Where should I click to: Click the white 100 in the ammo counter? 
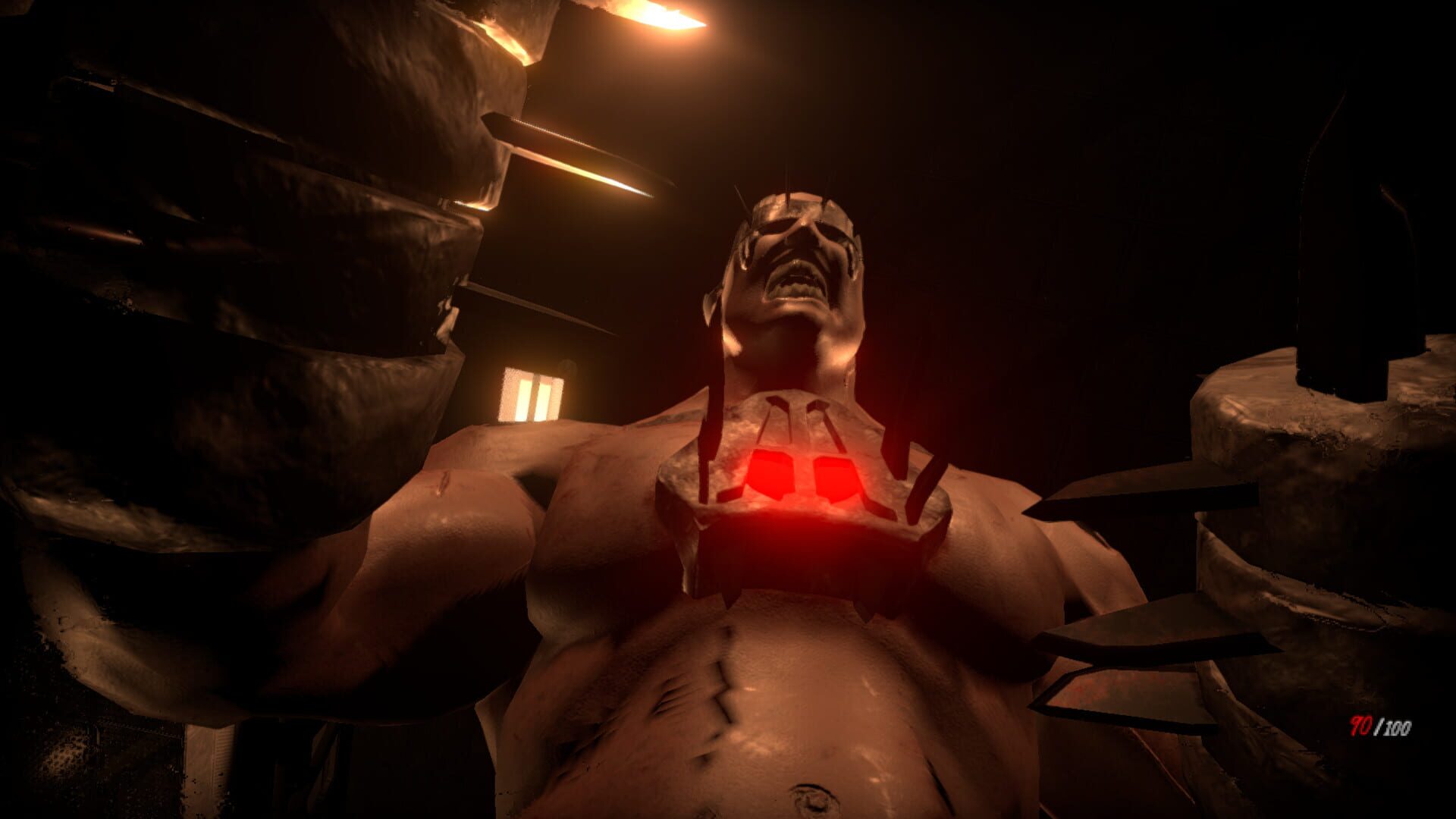[1399, 726]
